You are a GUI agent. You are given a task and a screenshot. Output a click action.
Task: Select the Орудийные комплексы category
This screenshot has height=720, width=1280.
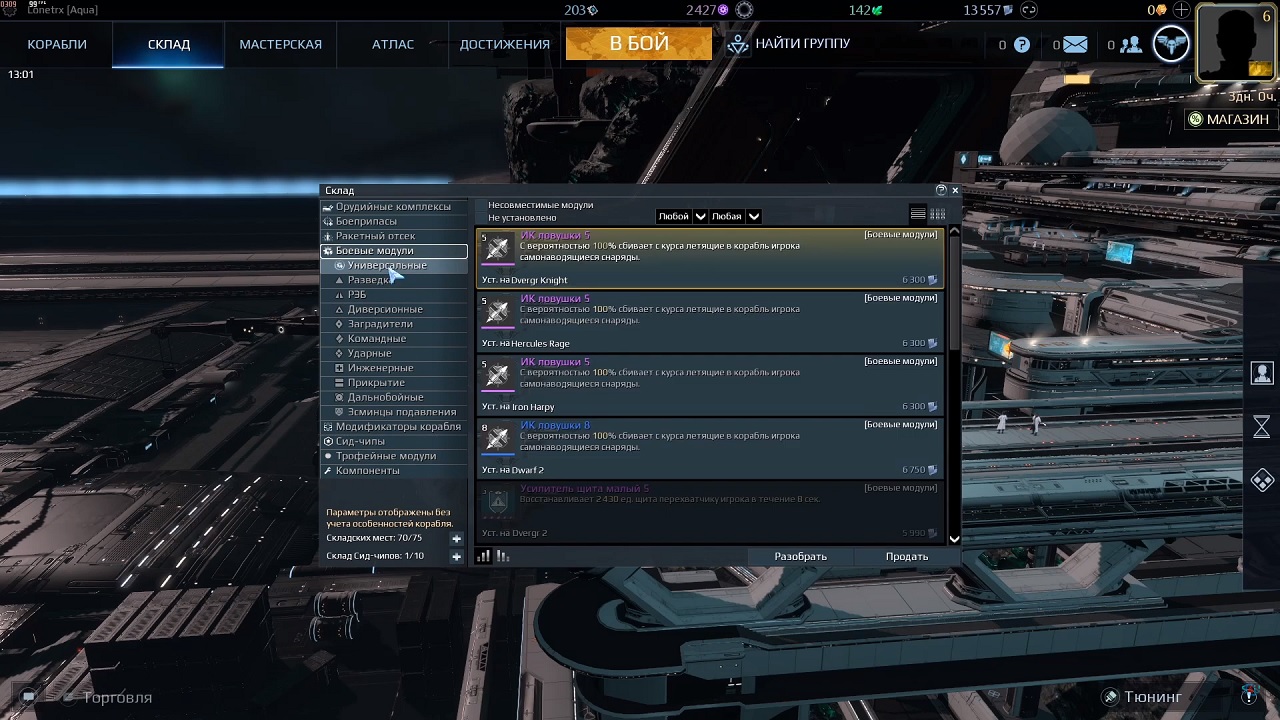coord(393,207)
